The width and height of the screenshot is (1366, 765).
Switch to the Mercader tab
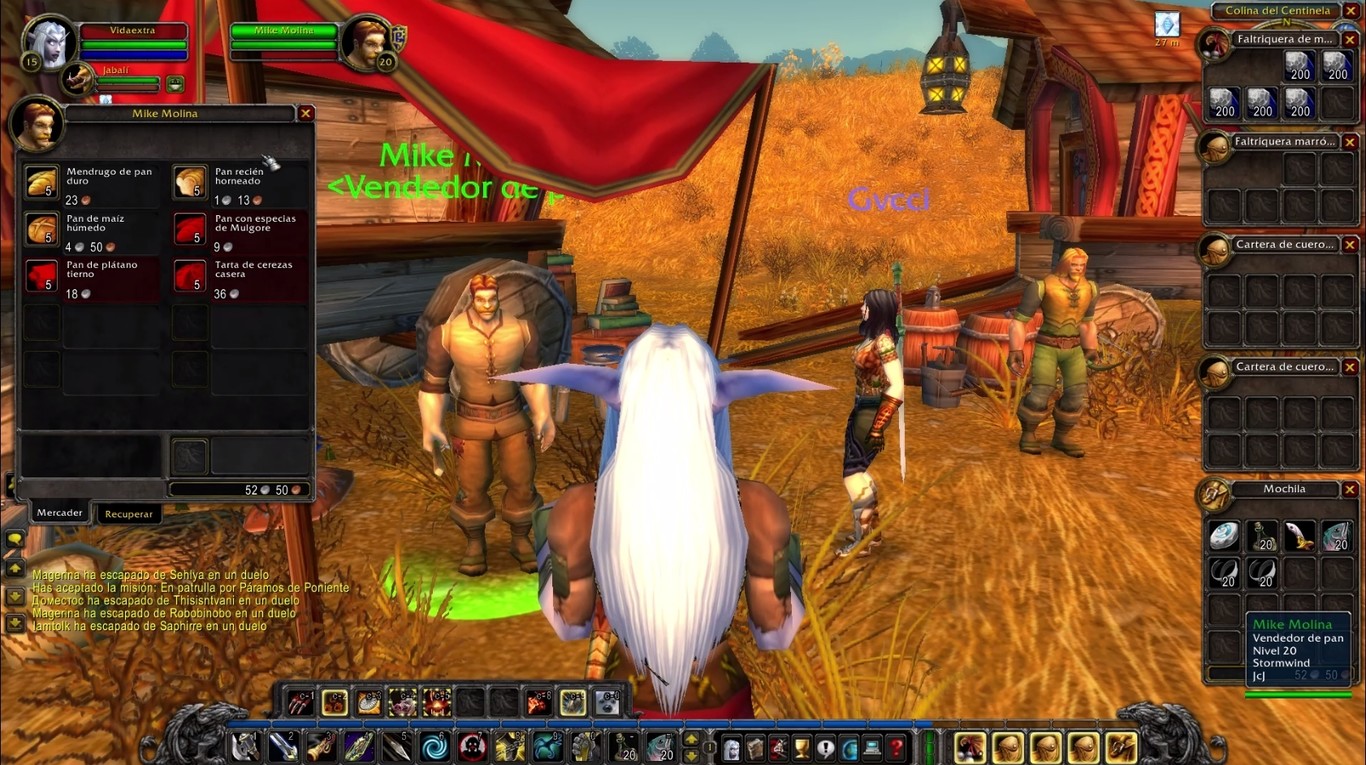coord(59,512)
